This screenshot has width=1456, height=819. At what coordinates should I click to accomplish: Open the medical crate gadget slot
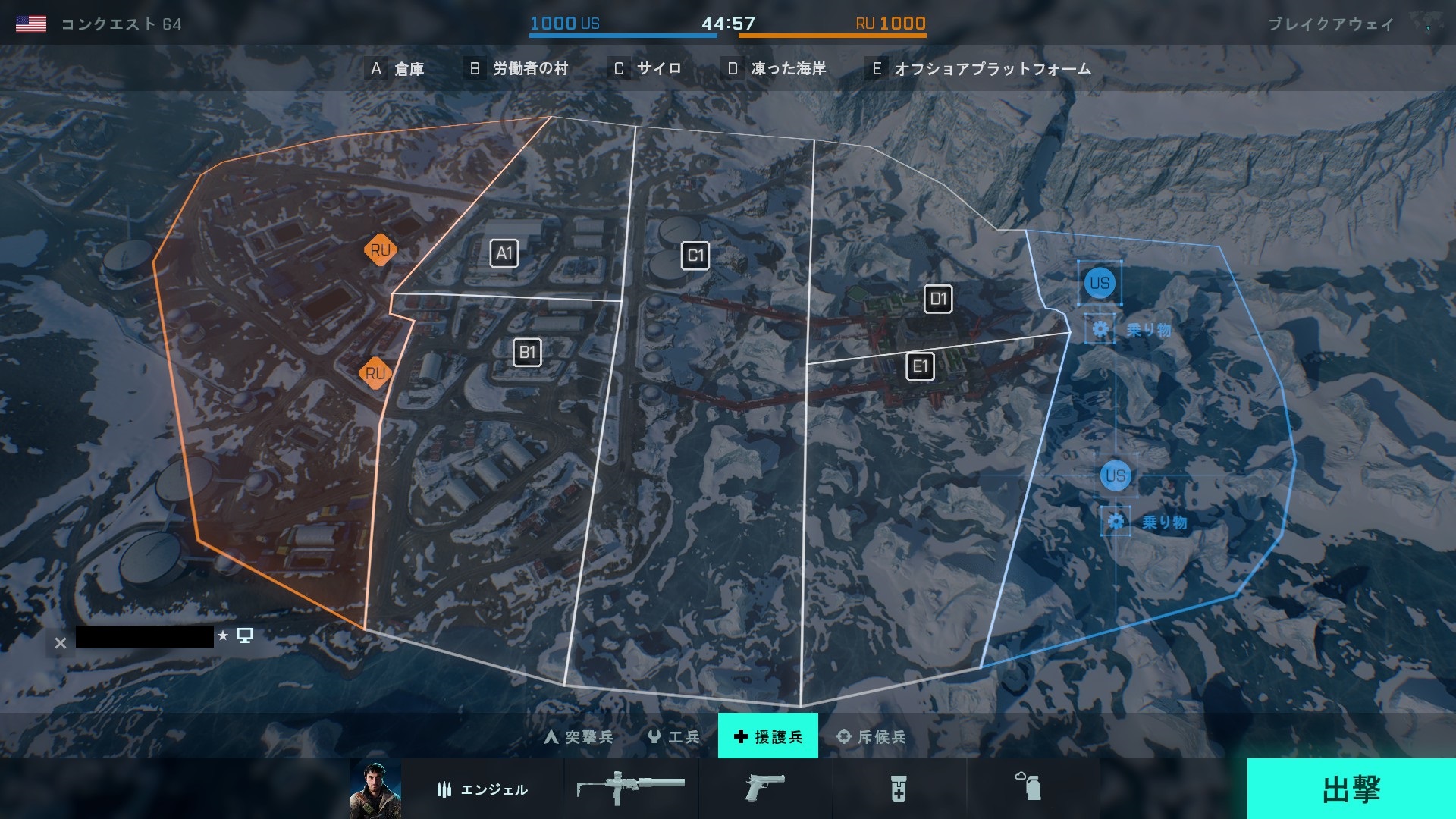click(899, 789)
